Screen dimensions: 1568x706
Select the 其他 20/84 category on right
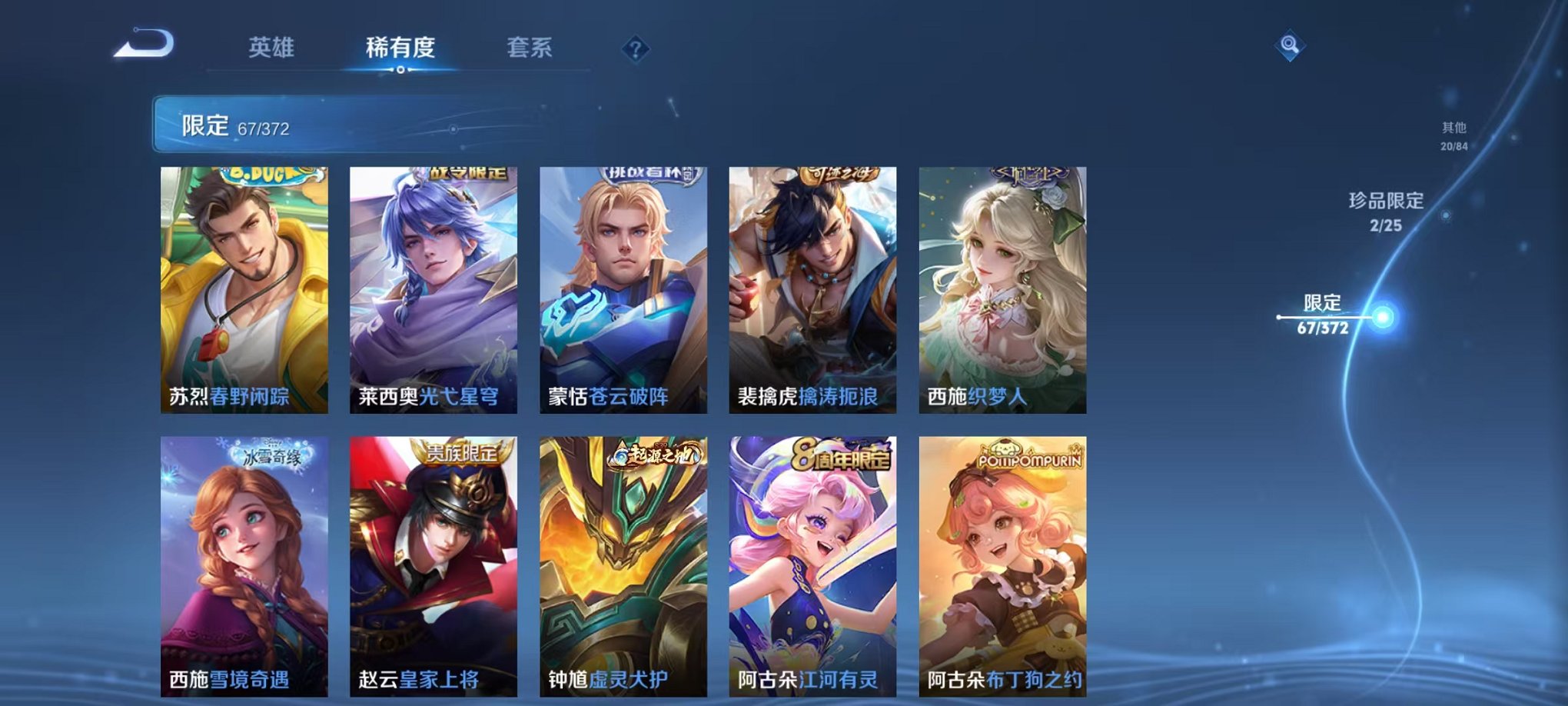[x=1453, y=137]
